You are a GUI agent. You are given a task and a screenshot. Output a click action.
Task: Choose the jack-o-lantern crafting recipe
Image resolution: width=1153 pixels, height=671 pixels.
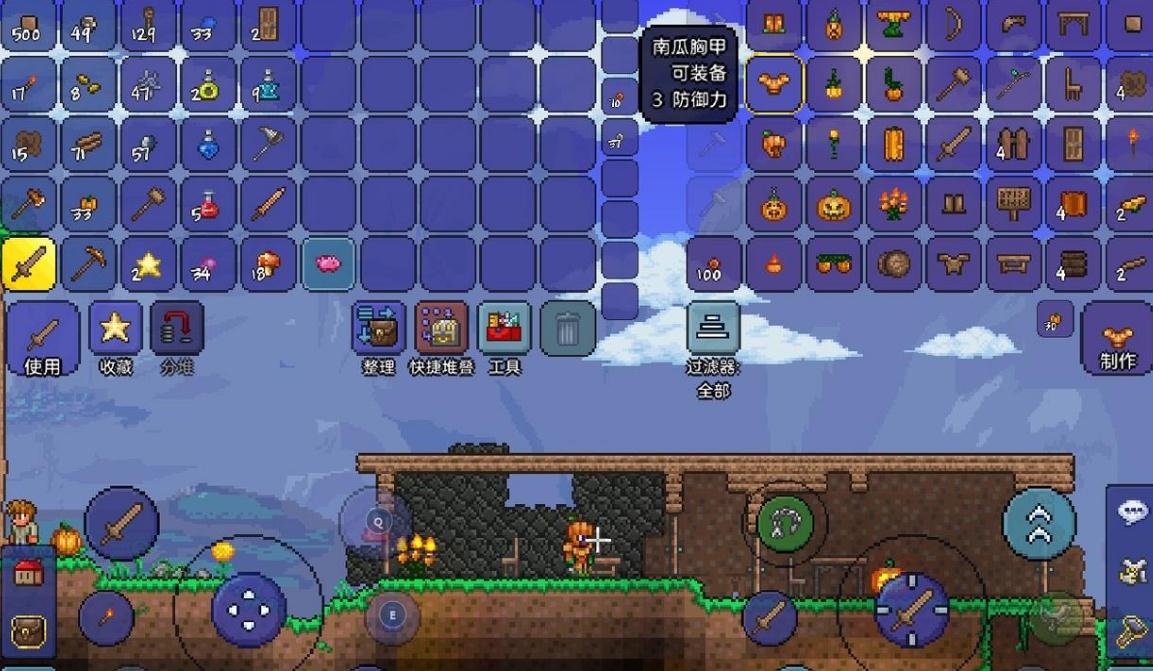(x=833, y=205)
